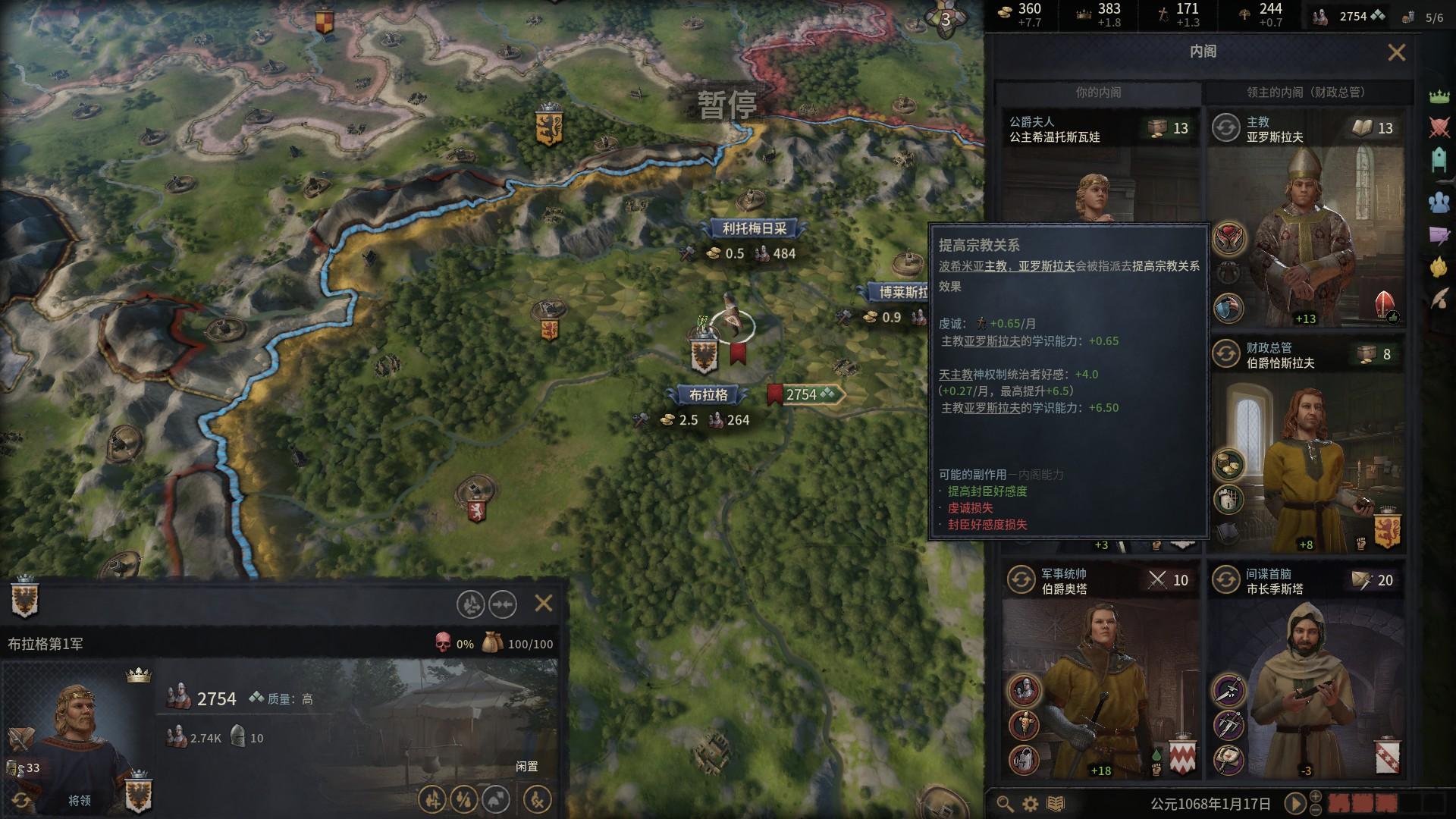Image resolution: width=1456 pixels, height=819 pixels.
Task: Disband the army with the crossed-out soldier button
Action: [537, 799]
